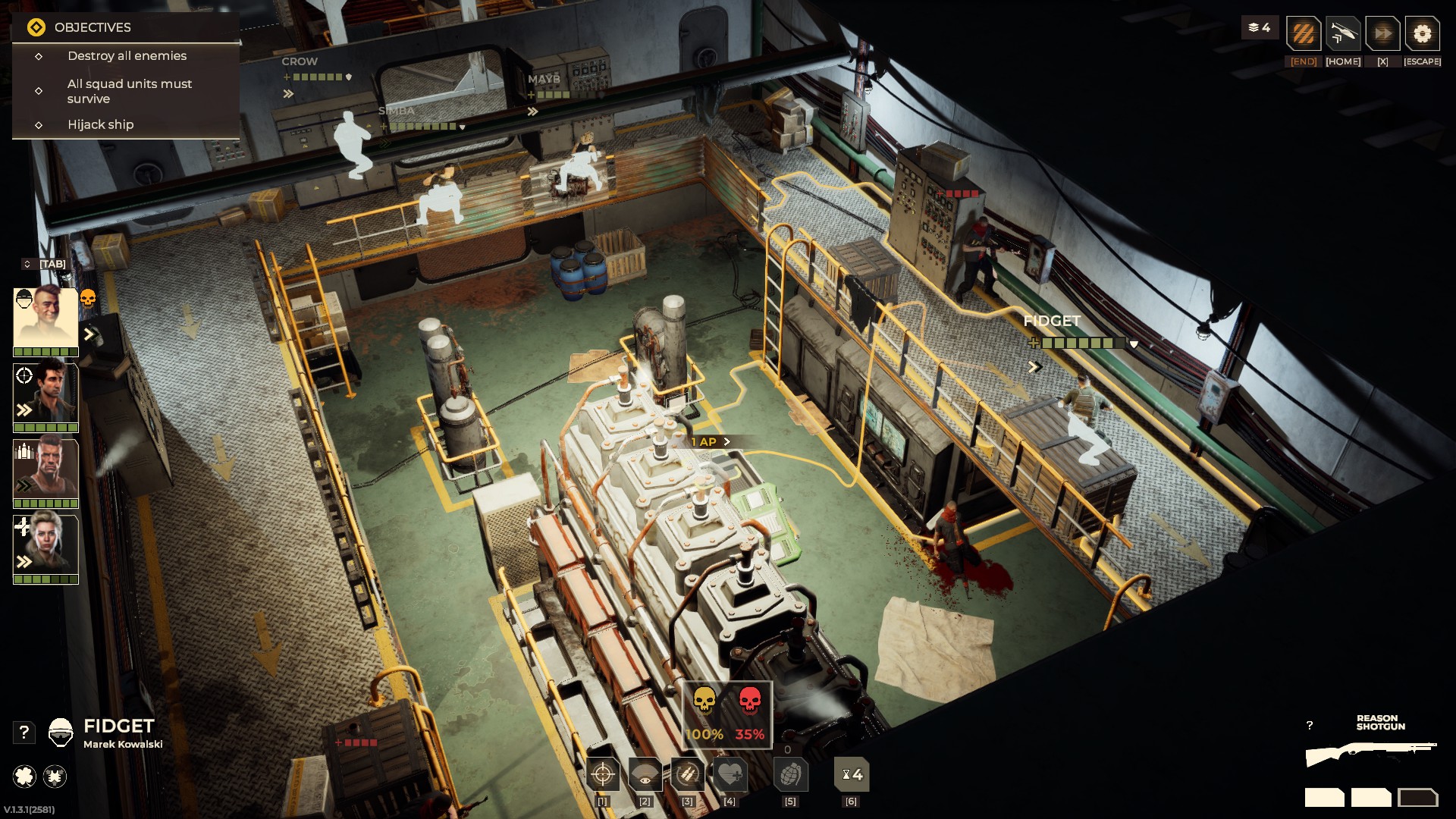The height and width of the screenshot is (819, 1456).
Task: Activate the crosshair aimed shot ability
Action: click(x=603, y=775)
